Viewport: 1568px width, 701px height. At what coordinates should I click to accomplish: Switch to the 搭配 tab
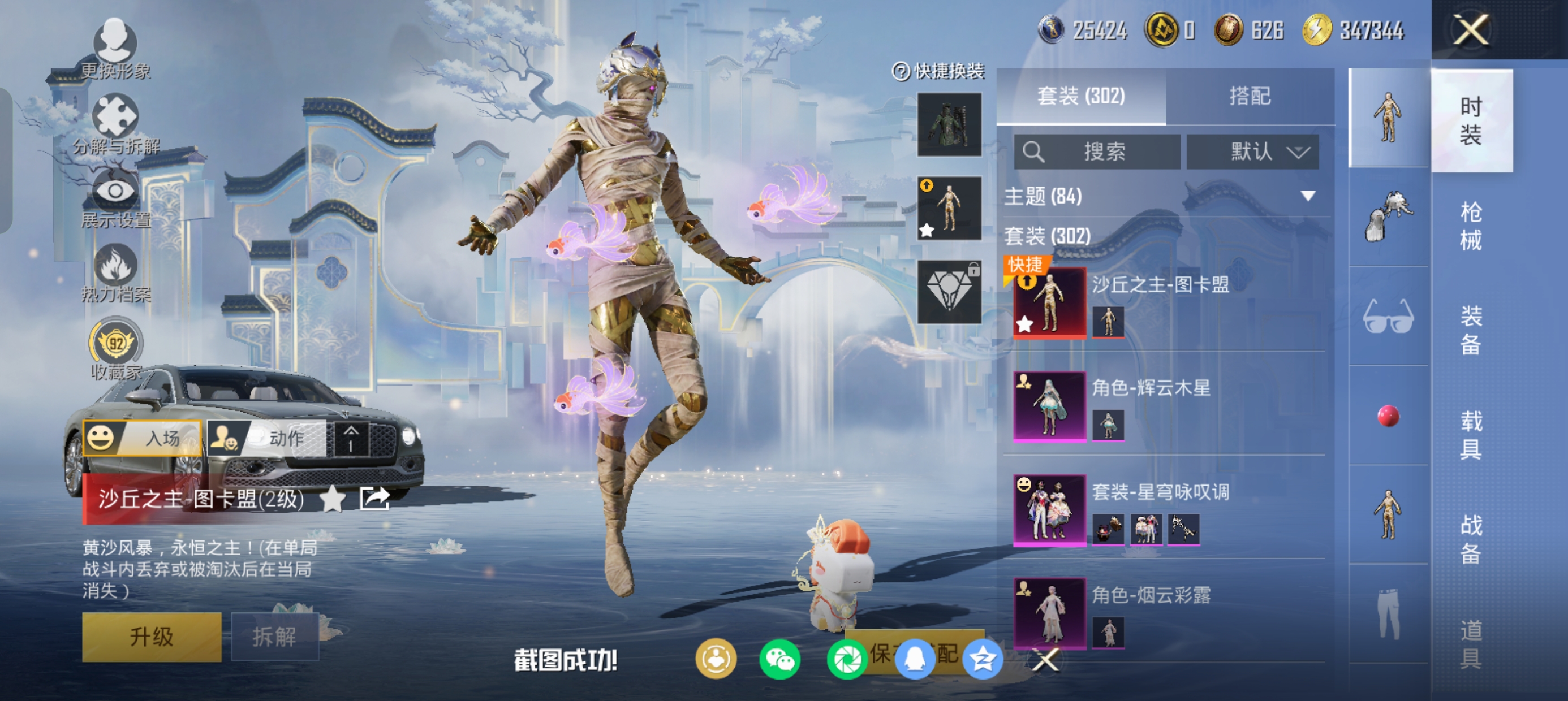pos(1250,96)
